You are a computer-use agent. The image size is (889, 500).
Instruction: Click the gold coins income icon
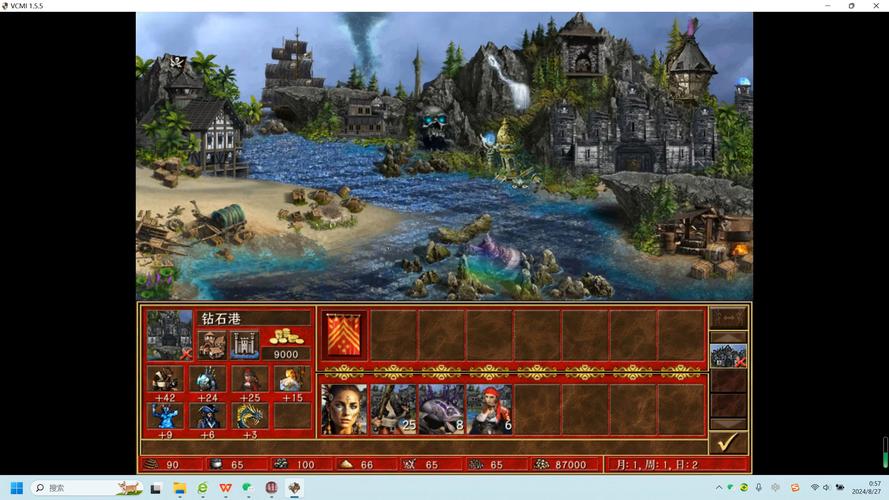286,337
